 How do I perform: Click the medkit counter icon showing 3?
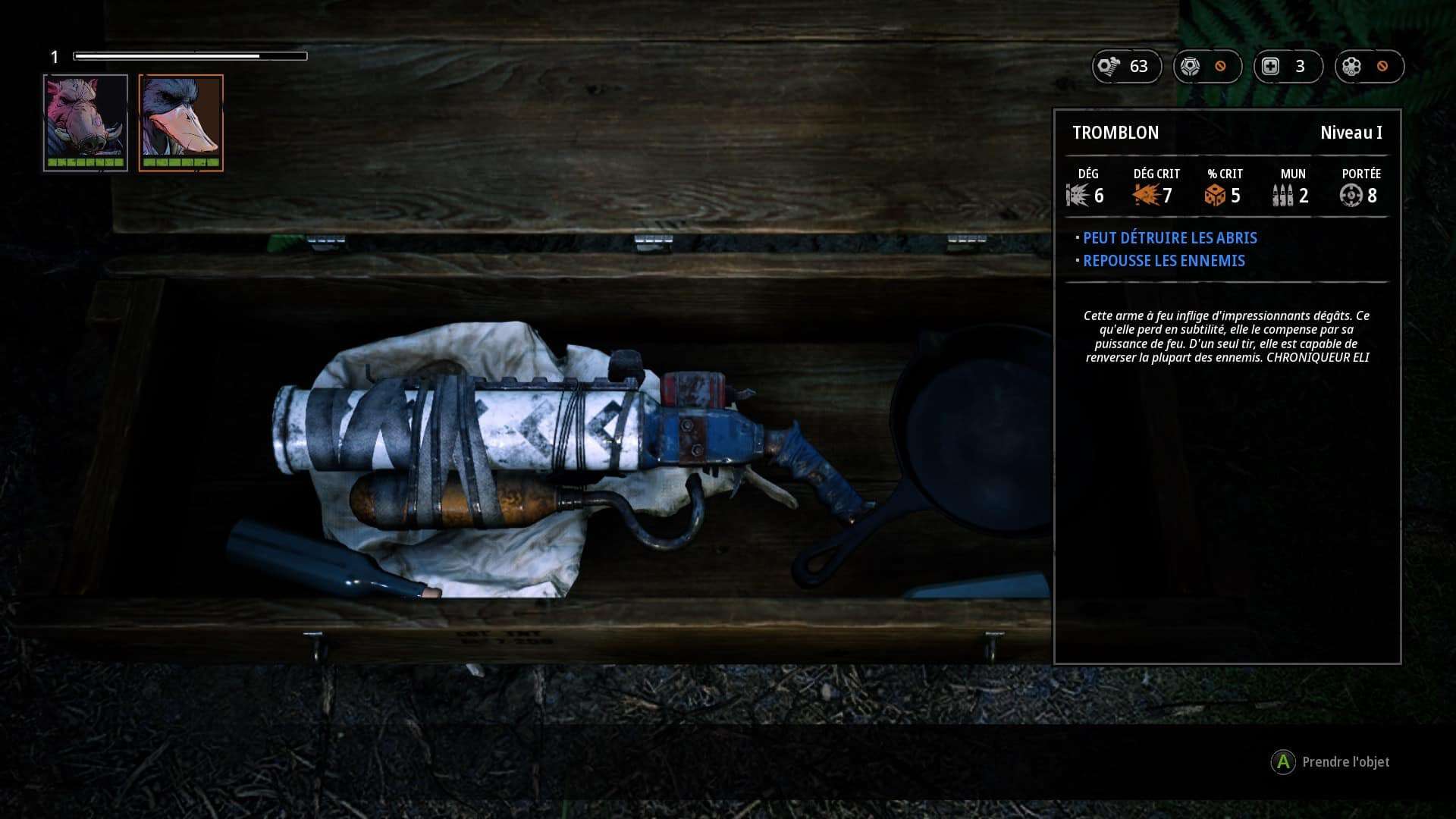click(x=1271, y=67)
